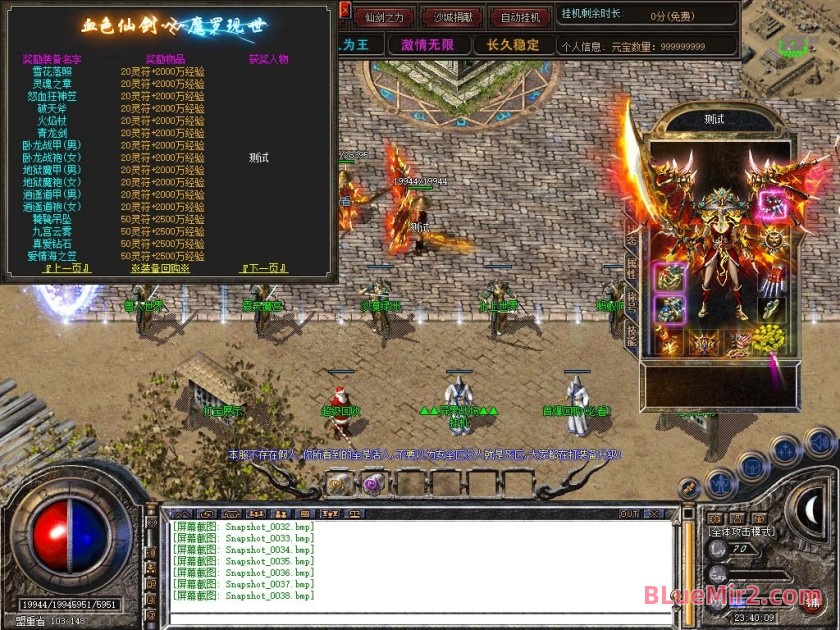Select the yellow flower bouquet equipment slot
This screenshot has width=840, height=630.
769,340
